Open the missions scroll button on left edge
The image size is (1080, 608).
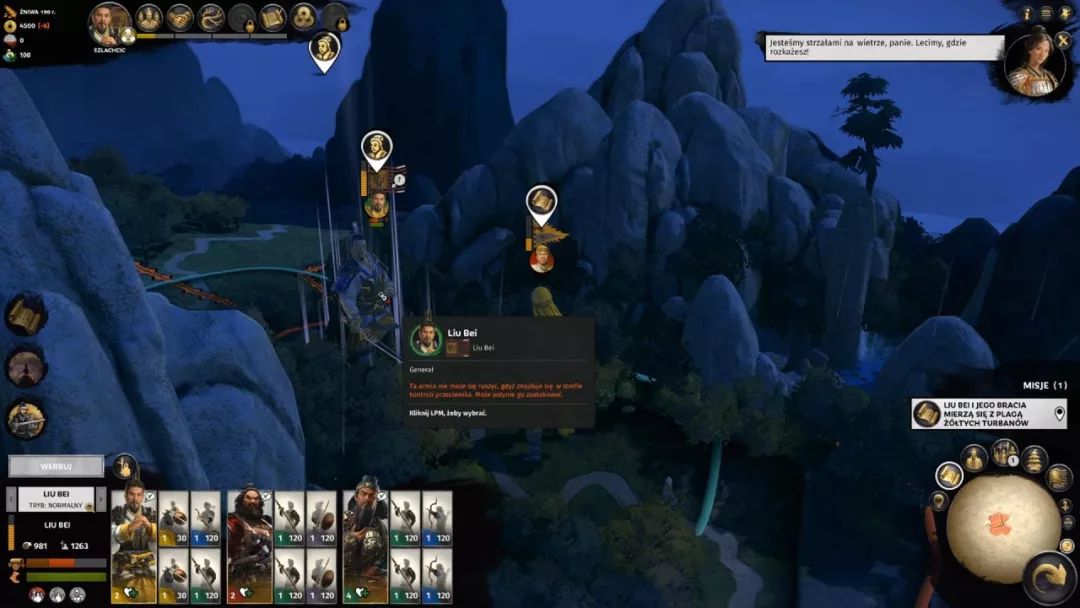click(25, 314)
